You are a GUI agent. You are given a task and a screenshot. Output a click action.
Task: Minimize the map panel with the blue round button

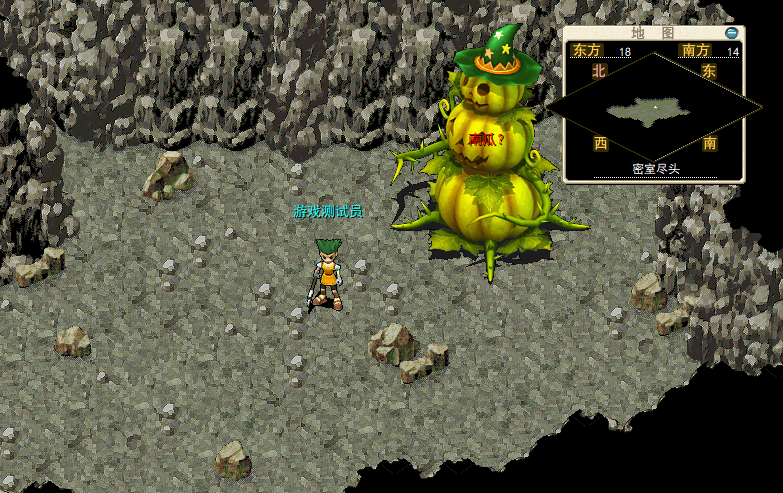732,33
